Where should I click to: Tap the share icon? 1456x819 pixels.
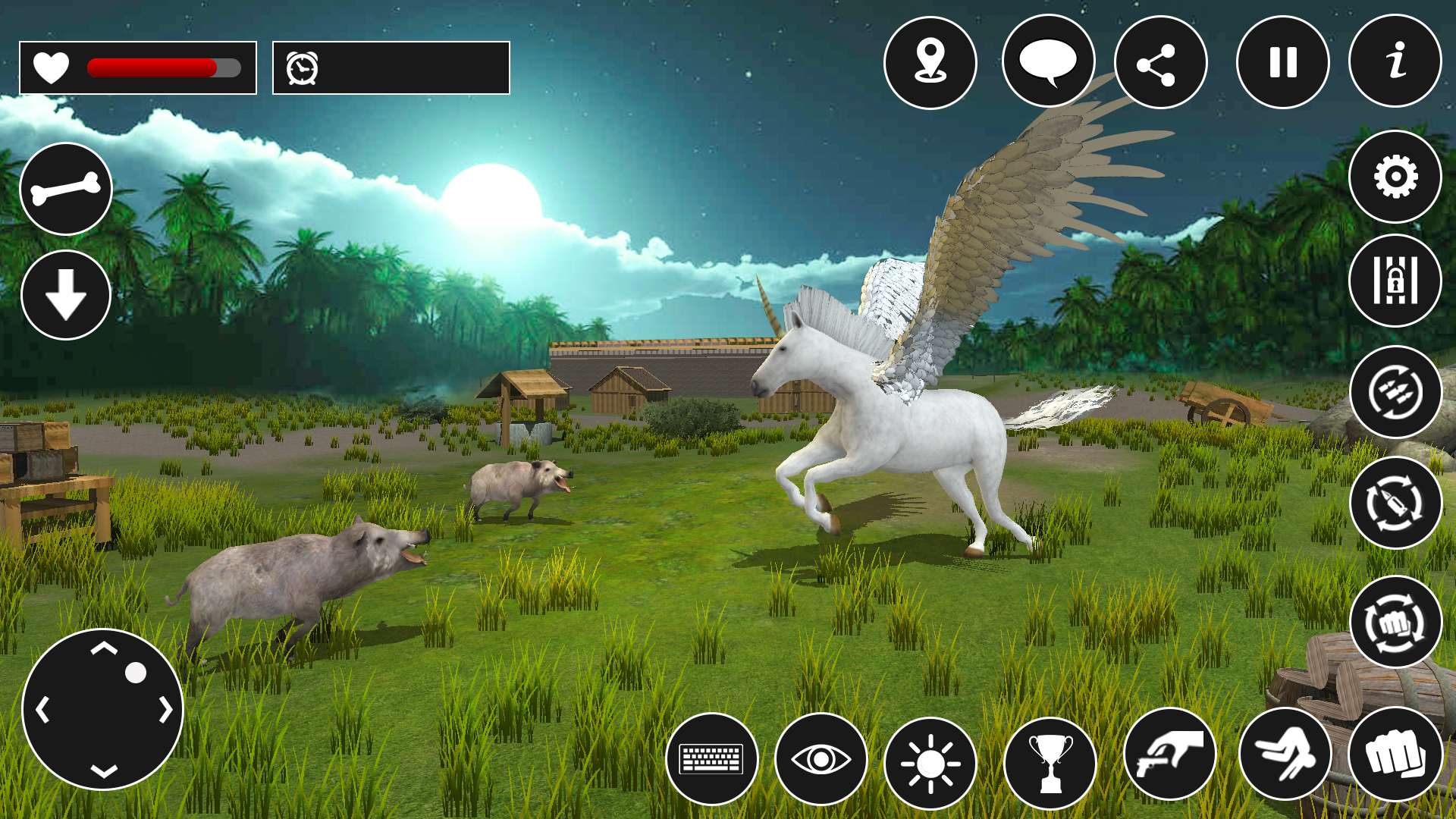point(1161,63)
